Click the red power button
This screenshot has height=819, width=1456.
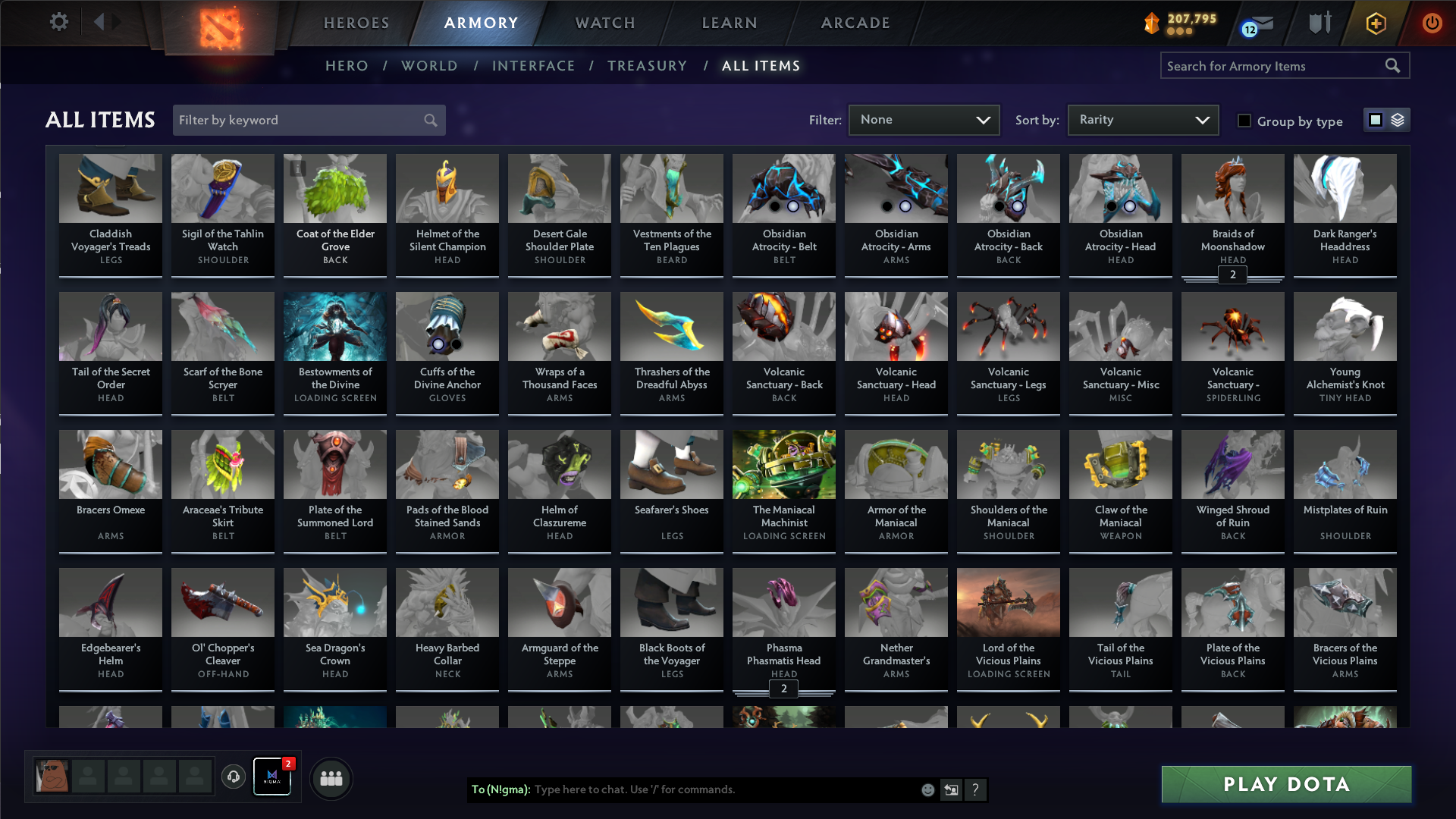[x=1432, y=23]
